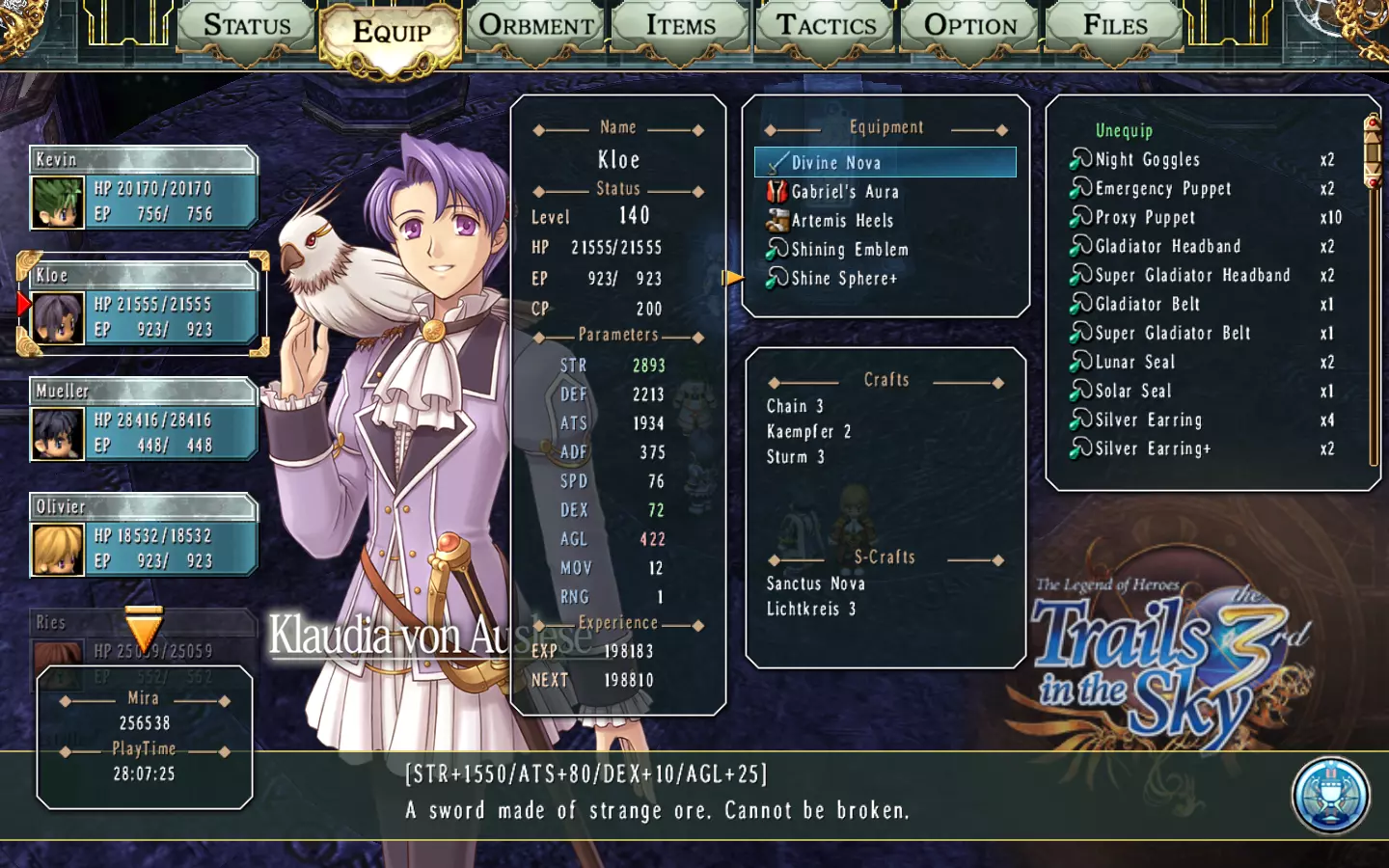Screen dimensions: 1389x868
Task: Choose Unequip in the item list
Action: click(1124, 130)
